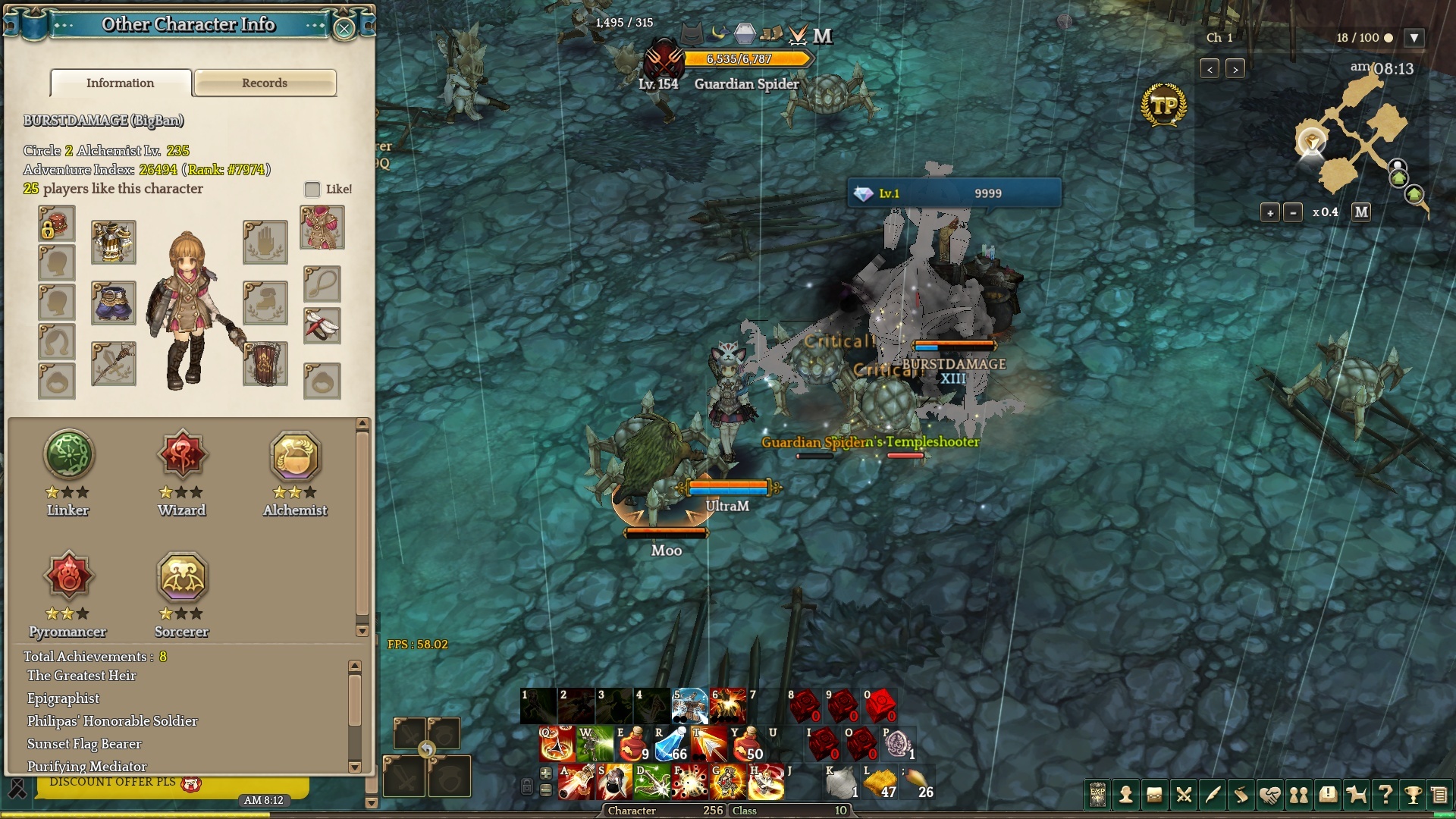This screenshot has height=819, width=1456.
Task: Switch to the Records tab
Action: [x=265, y=83]
